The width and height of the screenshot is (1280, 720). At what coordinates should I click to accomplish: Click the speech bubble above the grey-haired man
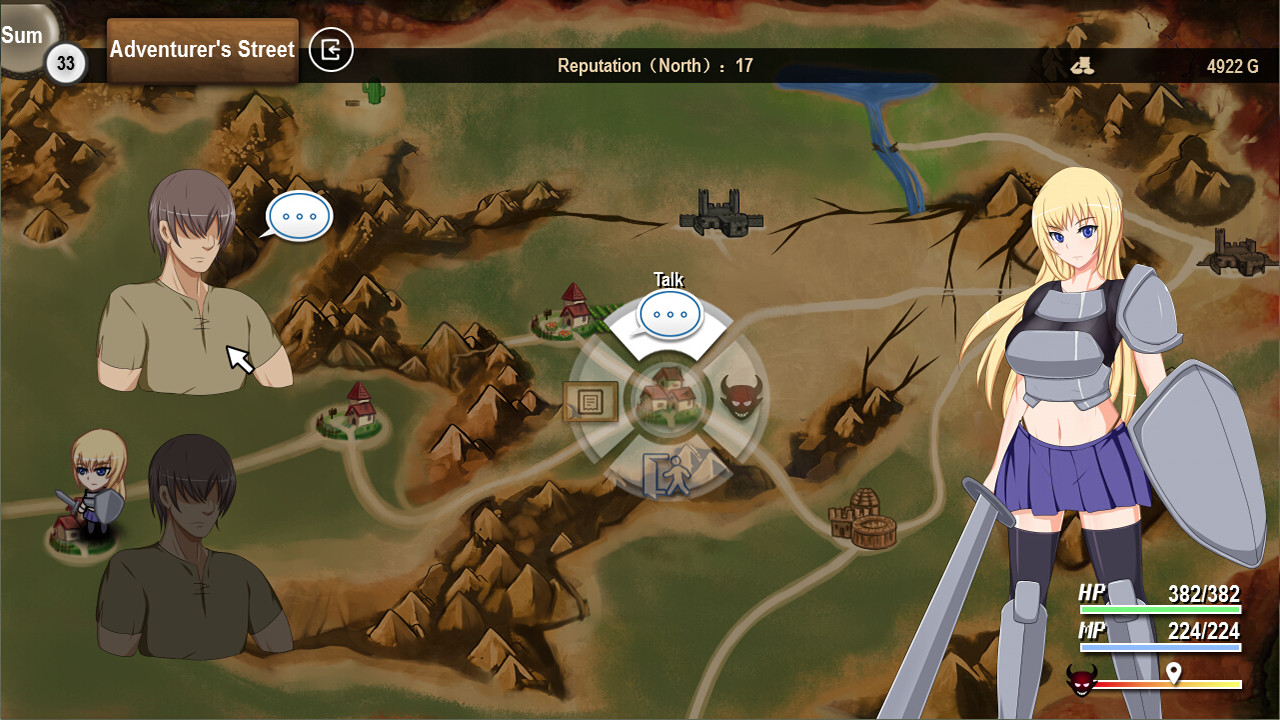coord(299,216)
